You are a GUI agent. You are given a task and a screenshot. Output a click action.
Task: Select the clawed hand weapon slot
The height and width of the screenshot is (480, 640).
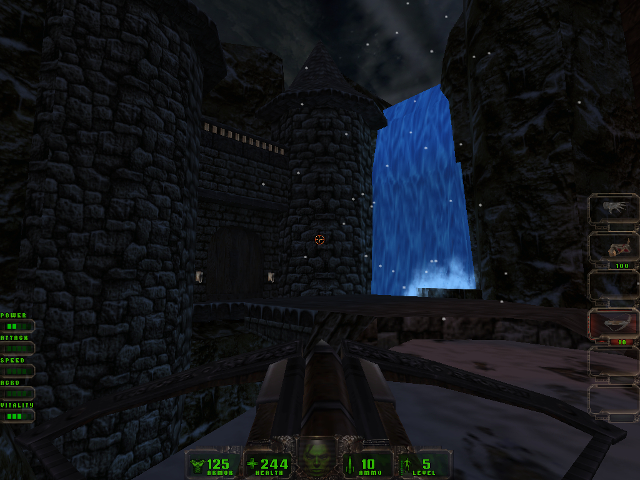click(612, 208)
